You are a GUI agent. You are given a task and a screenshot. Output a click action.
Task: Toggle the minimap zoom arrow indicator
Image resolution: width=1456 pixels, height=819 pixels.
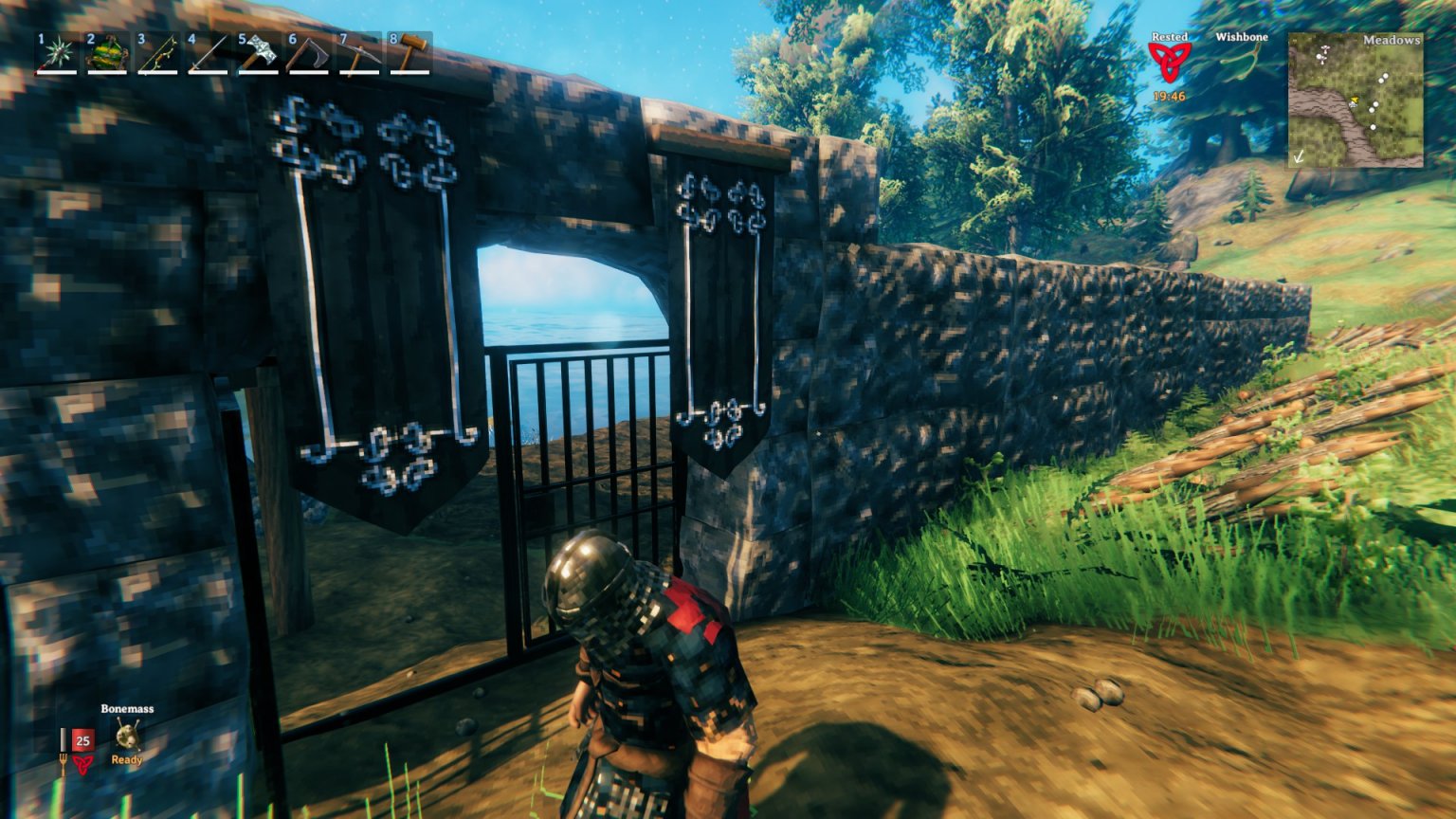[x=1300, y=158]
